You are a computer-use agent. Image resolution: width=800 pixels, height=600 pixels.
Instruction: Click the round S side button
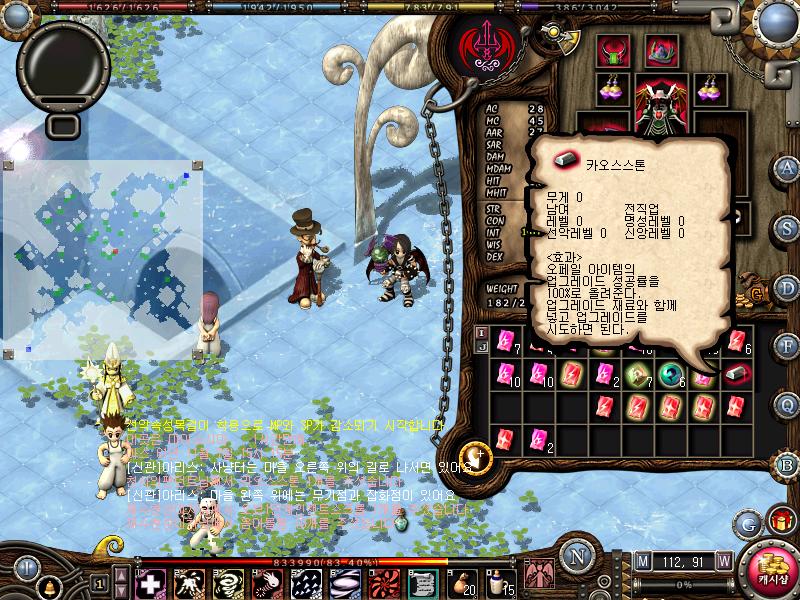coord(787,228)
